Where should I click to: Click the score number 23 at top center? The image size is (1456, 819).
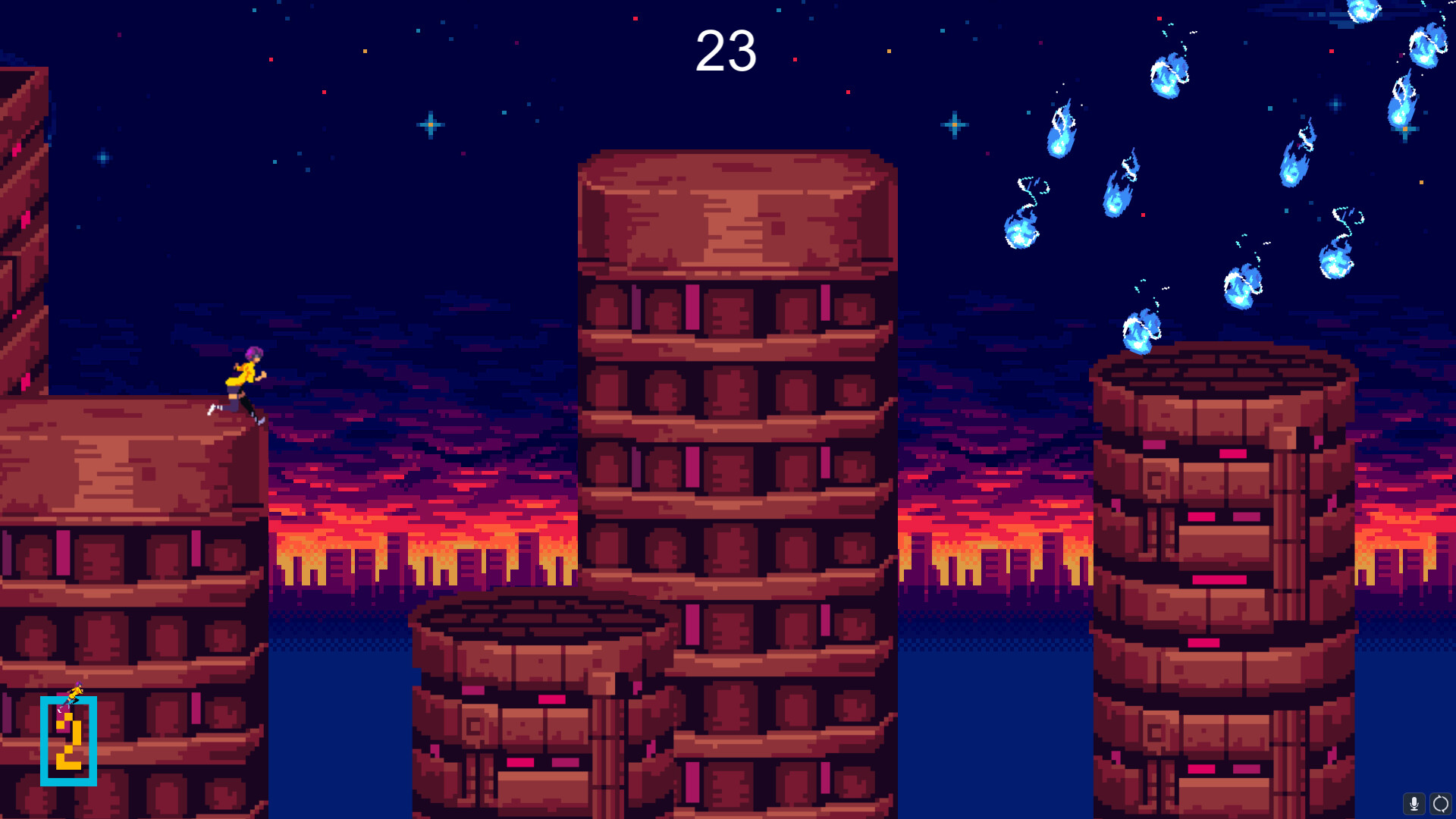click(x=725, y=50)
